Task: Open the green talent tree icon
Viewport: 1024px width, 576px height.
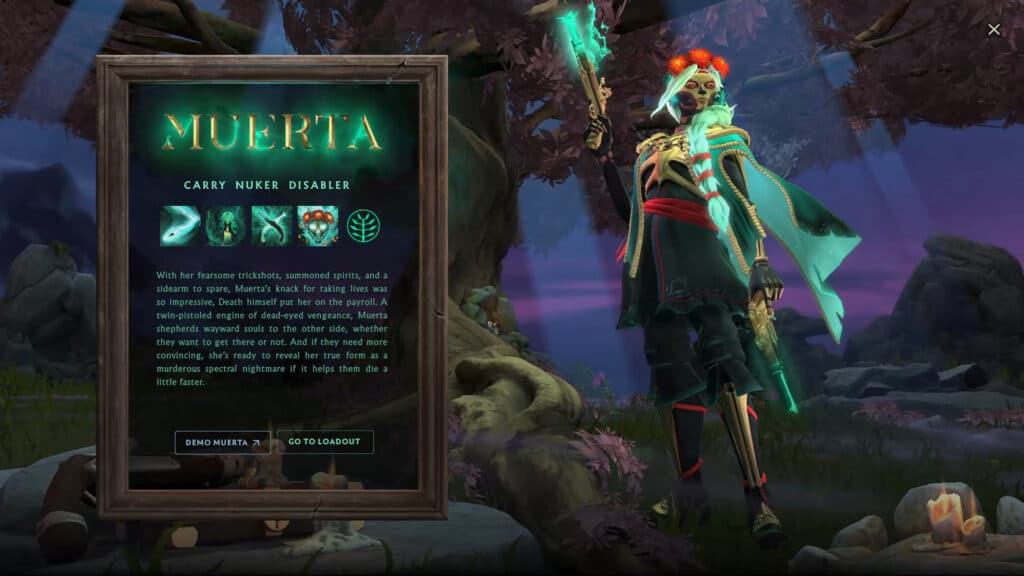Action: [364, 225]
